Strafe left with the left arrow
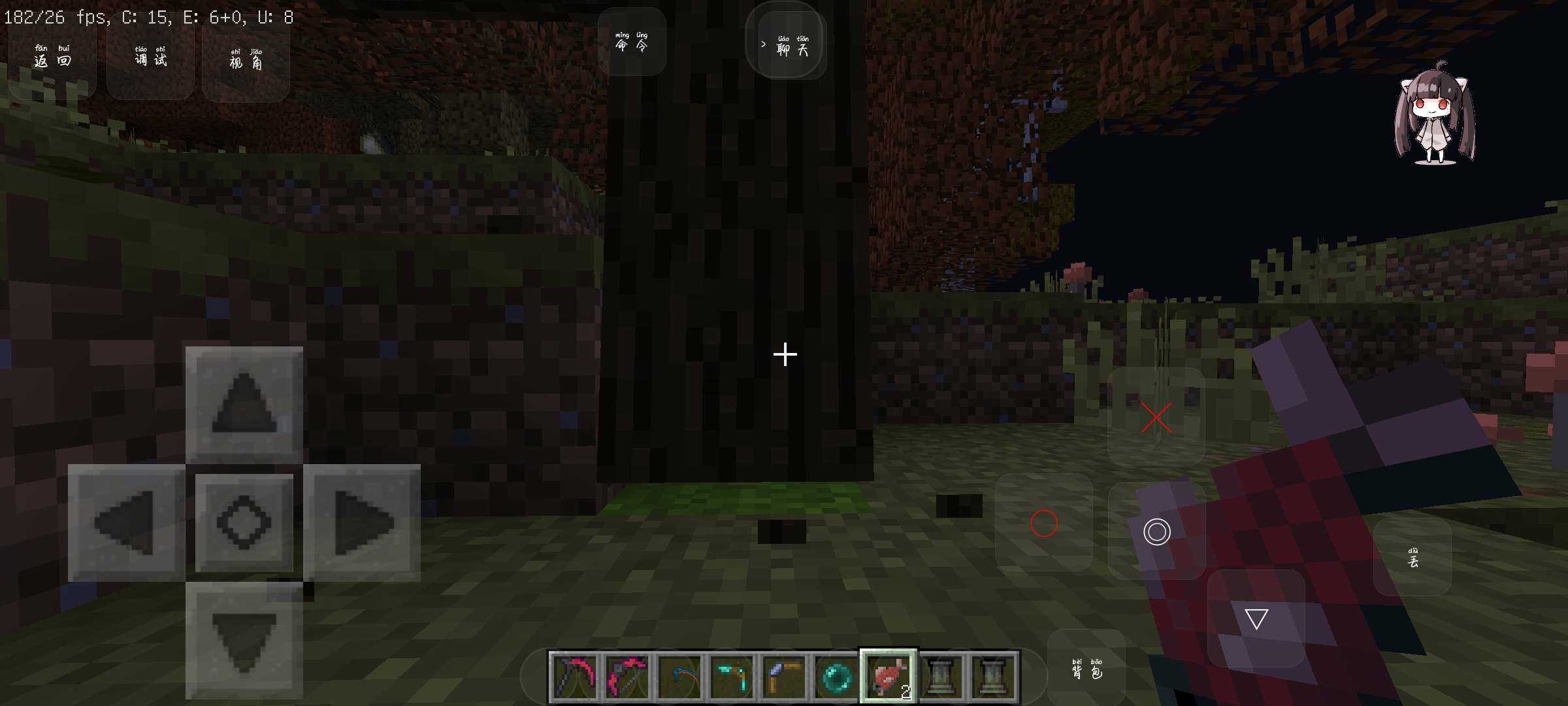 point(125,522)
